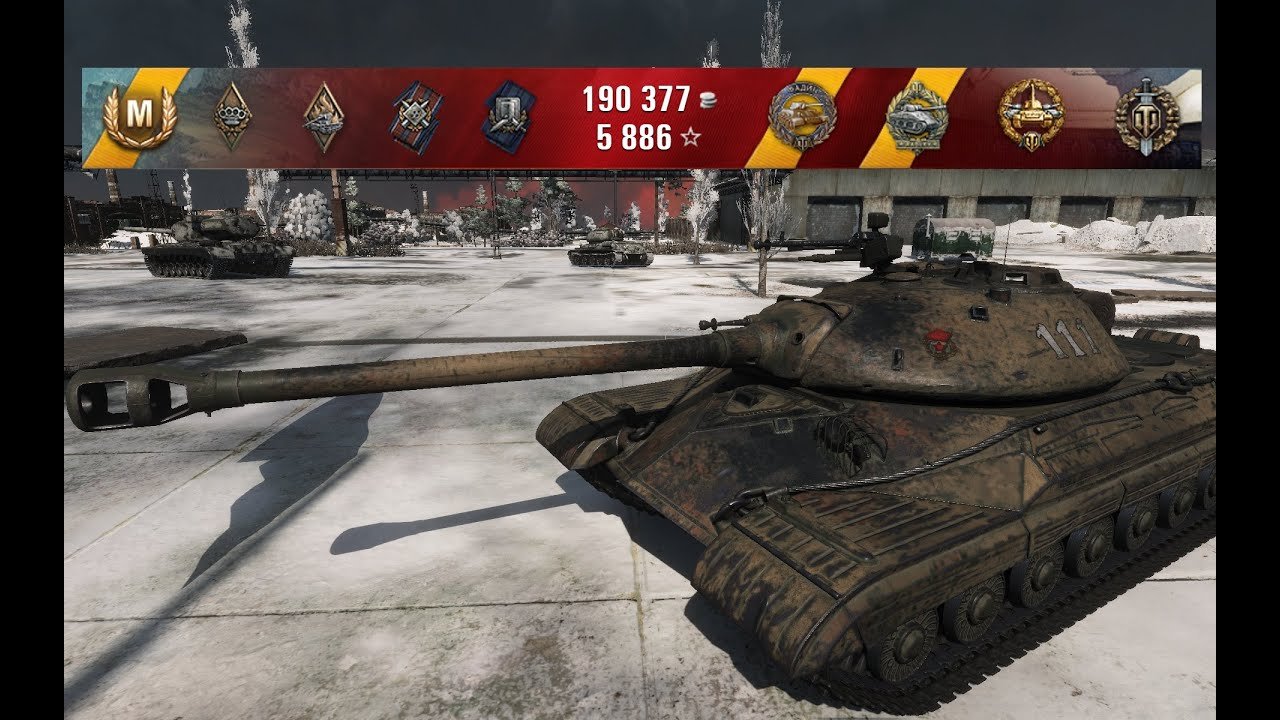The width and height of the screenshot is (1280, 720).
Task: Inspect the silver tank wreath medal
Action: pyautogui.click(x=916, y=117)
